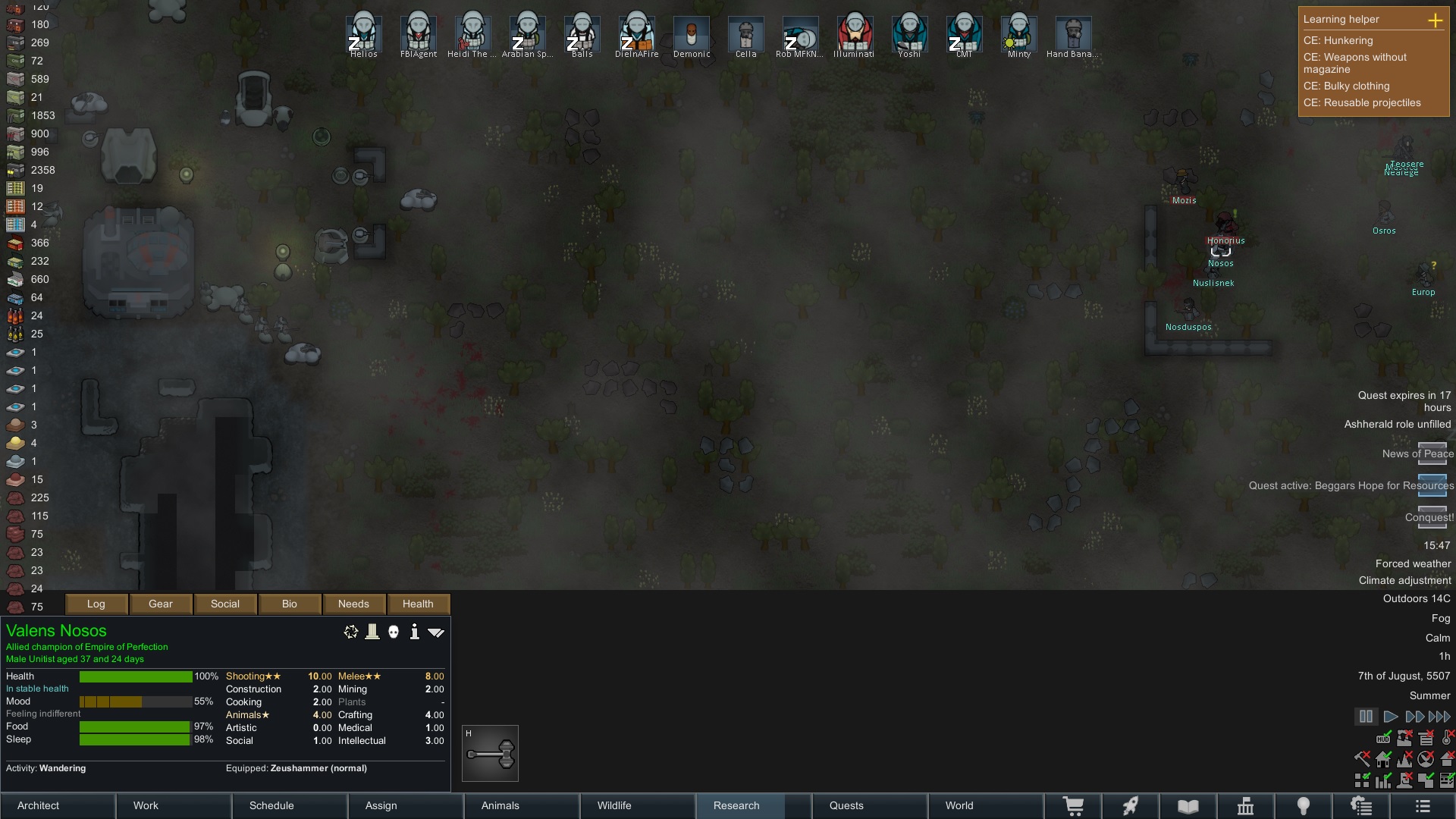
Task: Open the Social tab
Action: tap(225, 604)
